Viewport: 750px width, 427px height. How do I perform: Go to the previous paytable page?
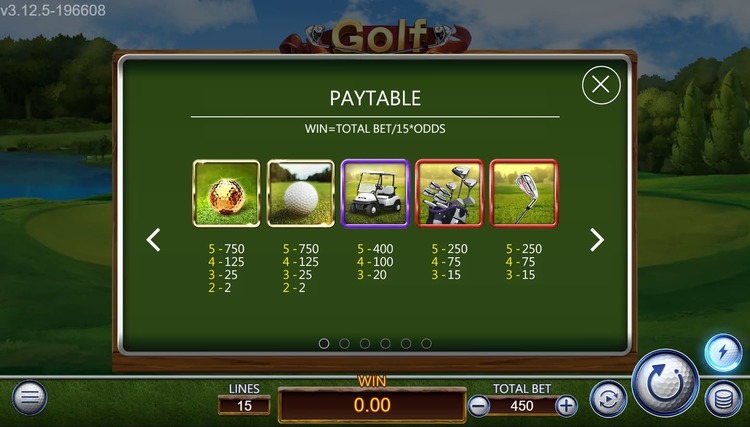154,240
